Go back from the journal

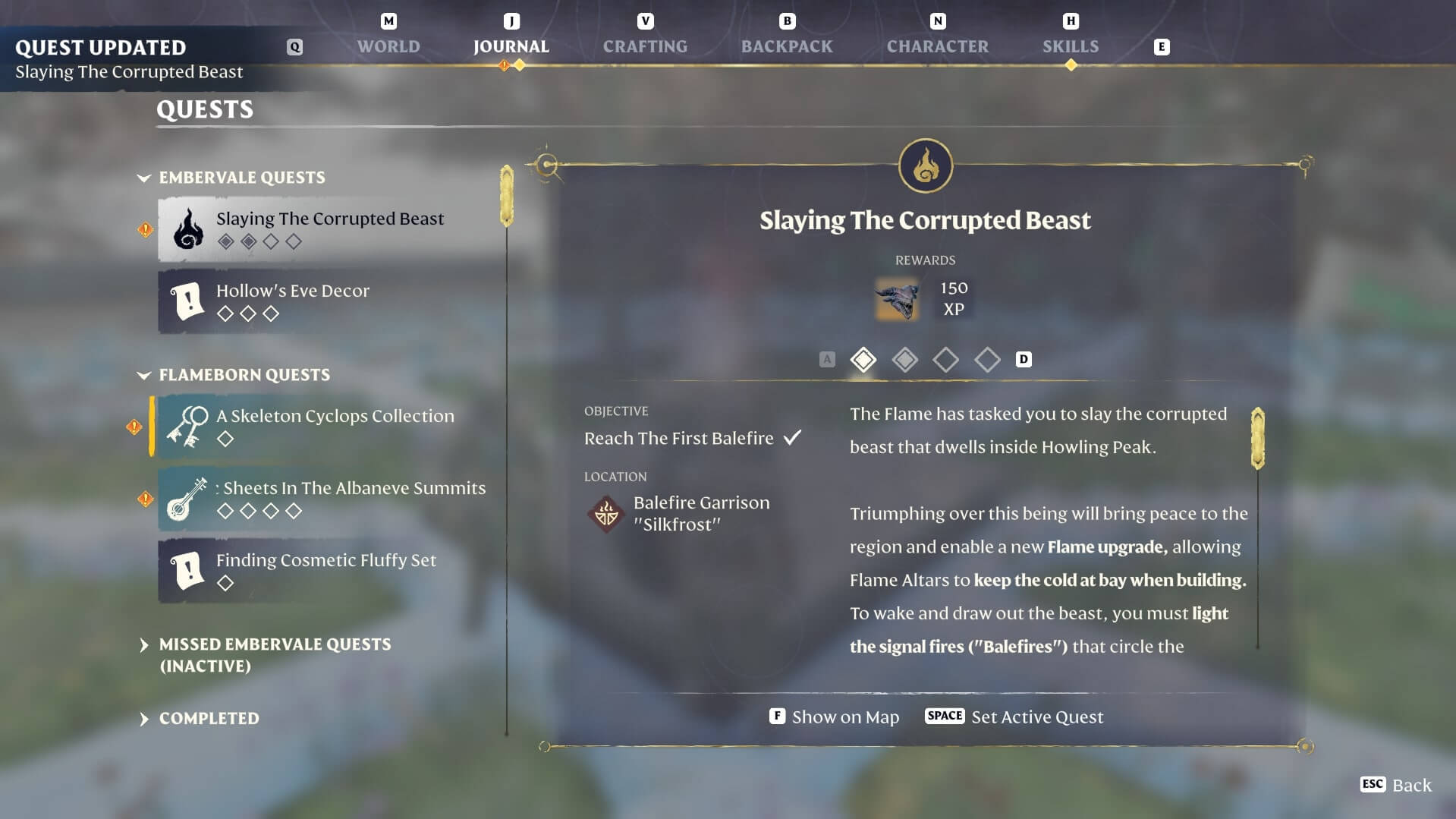(x=1395, y=785)
